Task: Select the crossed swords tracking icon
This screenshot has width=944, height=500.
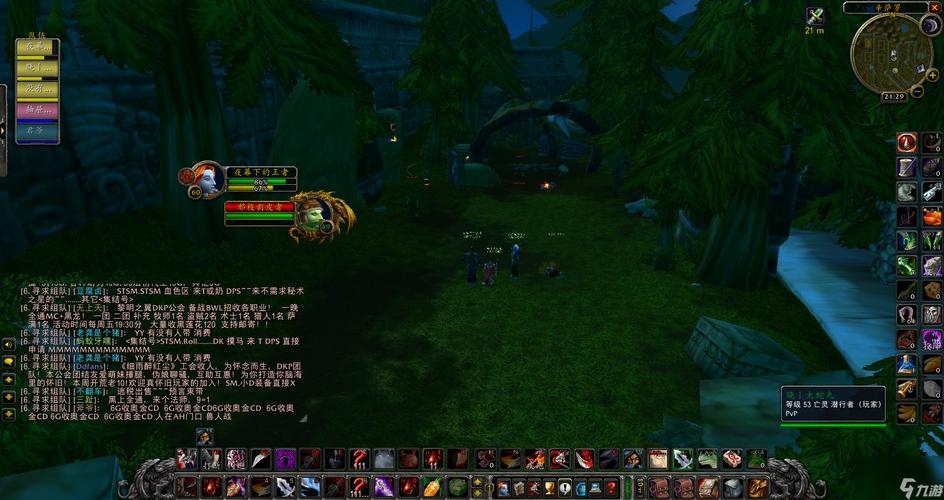Action: pos(815,15)
